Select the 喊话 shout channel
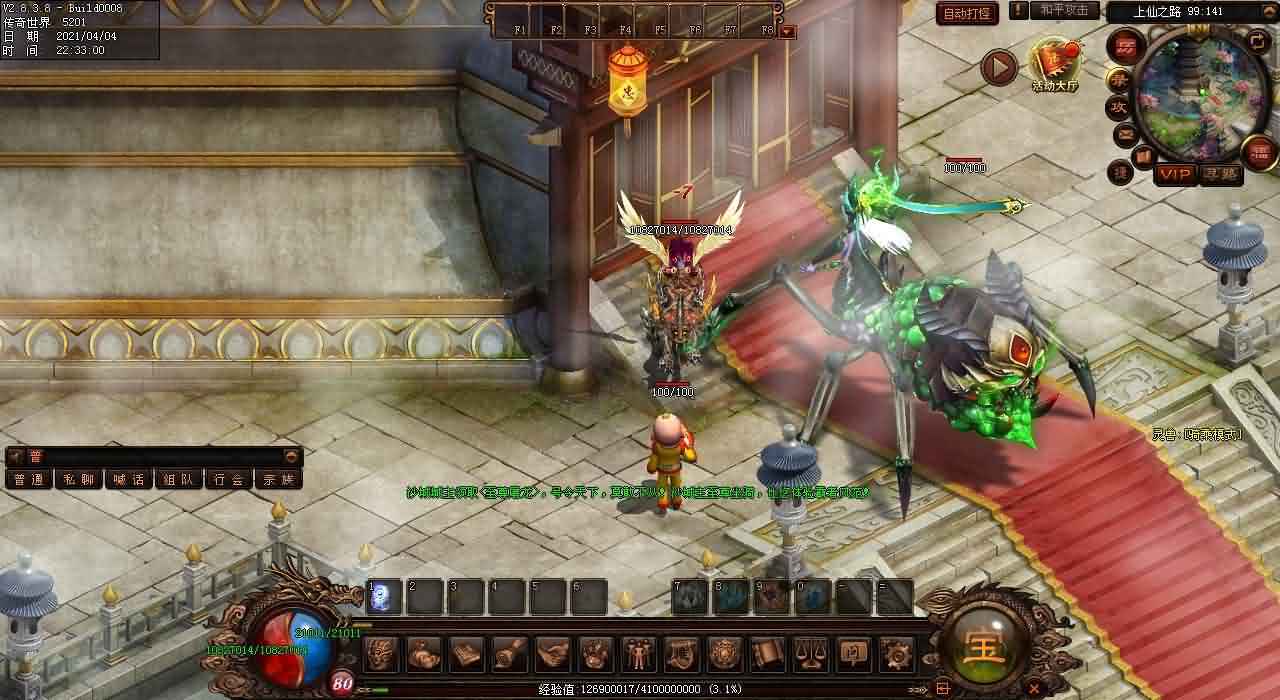This screenshot has width=1280, height=700. [x=128, y=479]
